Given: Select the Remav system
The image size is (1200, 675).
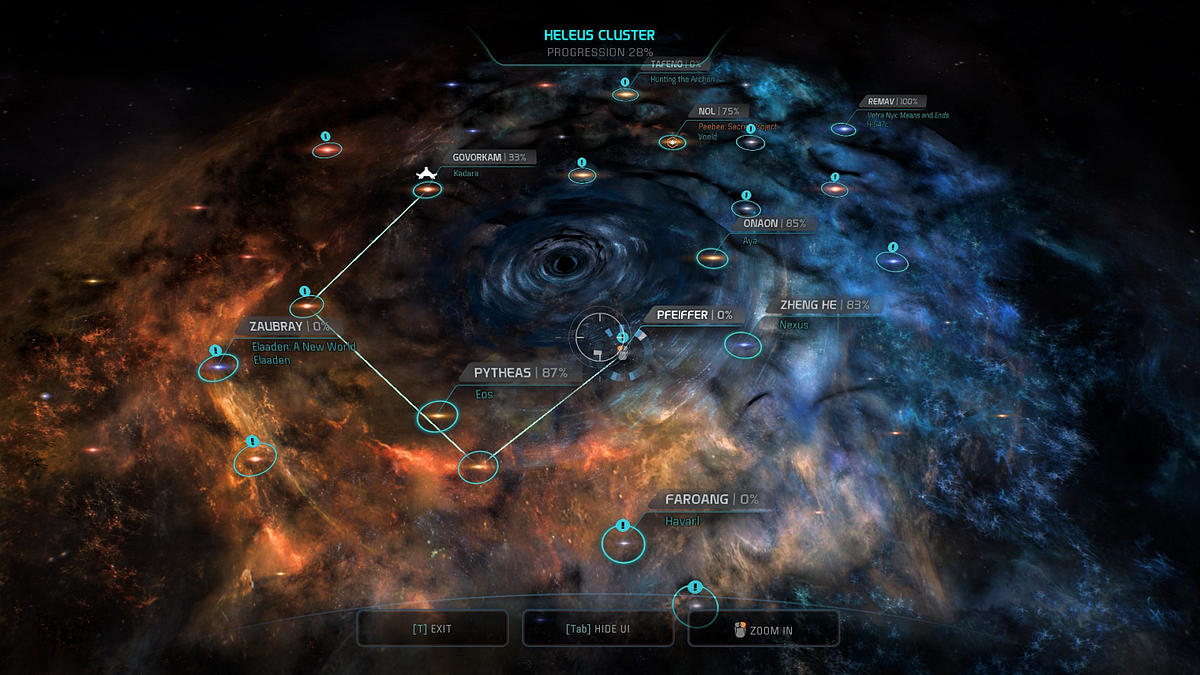Looking at the screenshot, I should tap(844, 129).
